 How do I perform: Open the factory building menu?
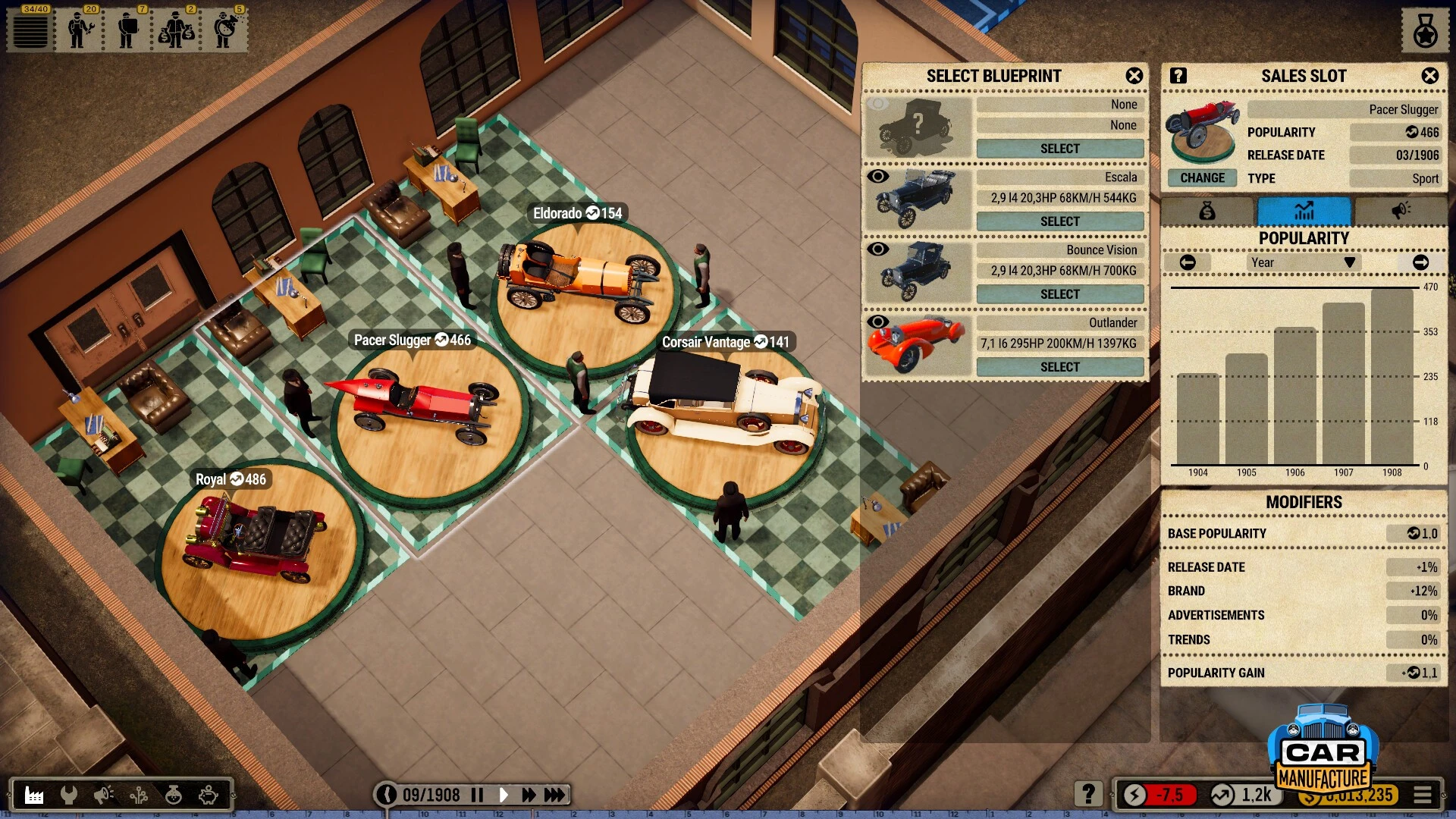tap(34, 795)
